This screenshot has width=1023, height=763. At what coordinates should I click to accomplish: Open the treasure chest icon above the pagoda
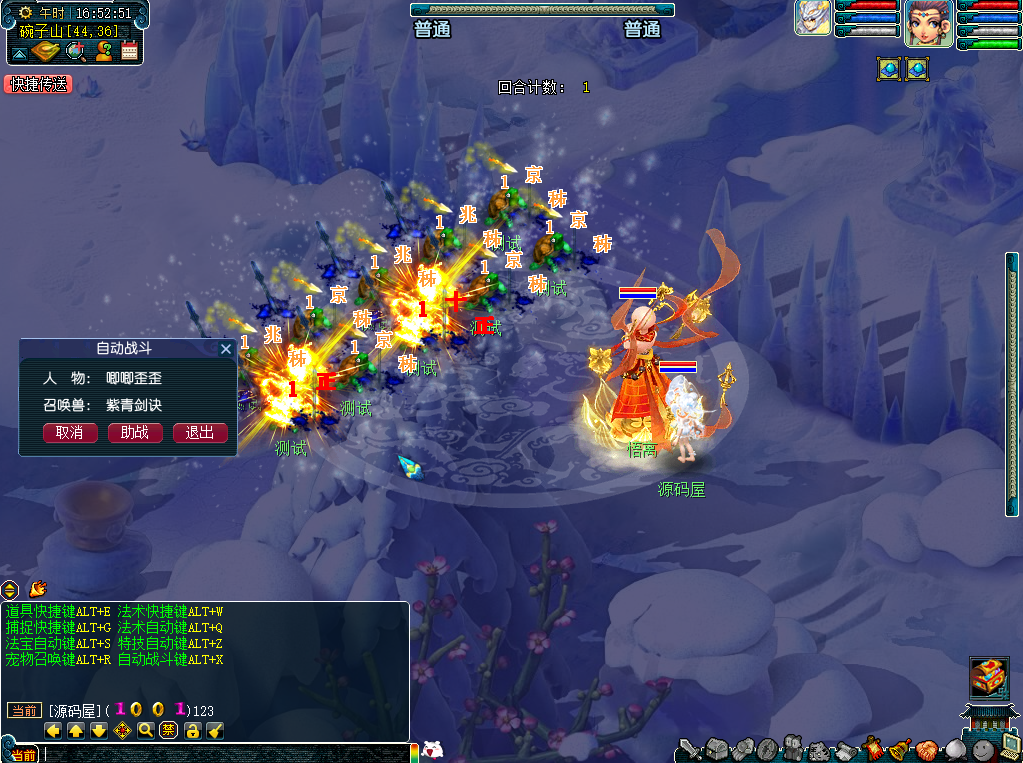pos(989,677)
